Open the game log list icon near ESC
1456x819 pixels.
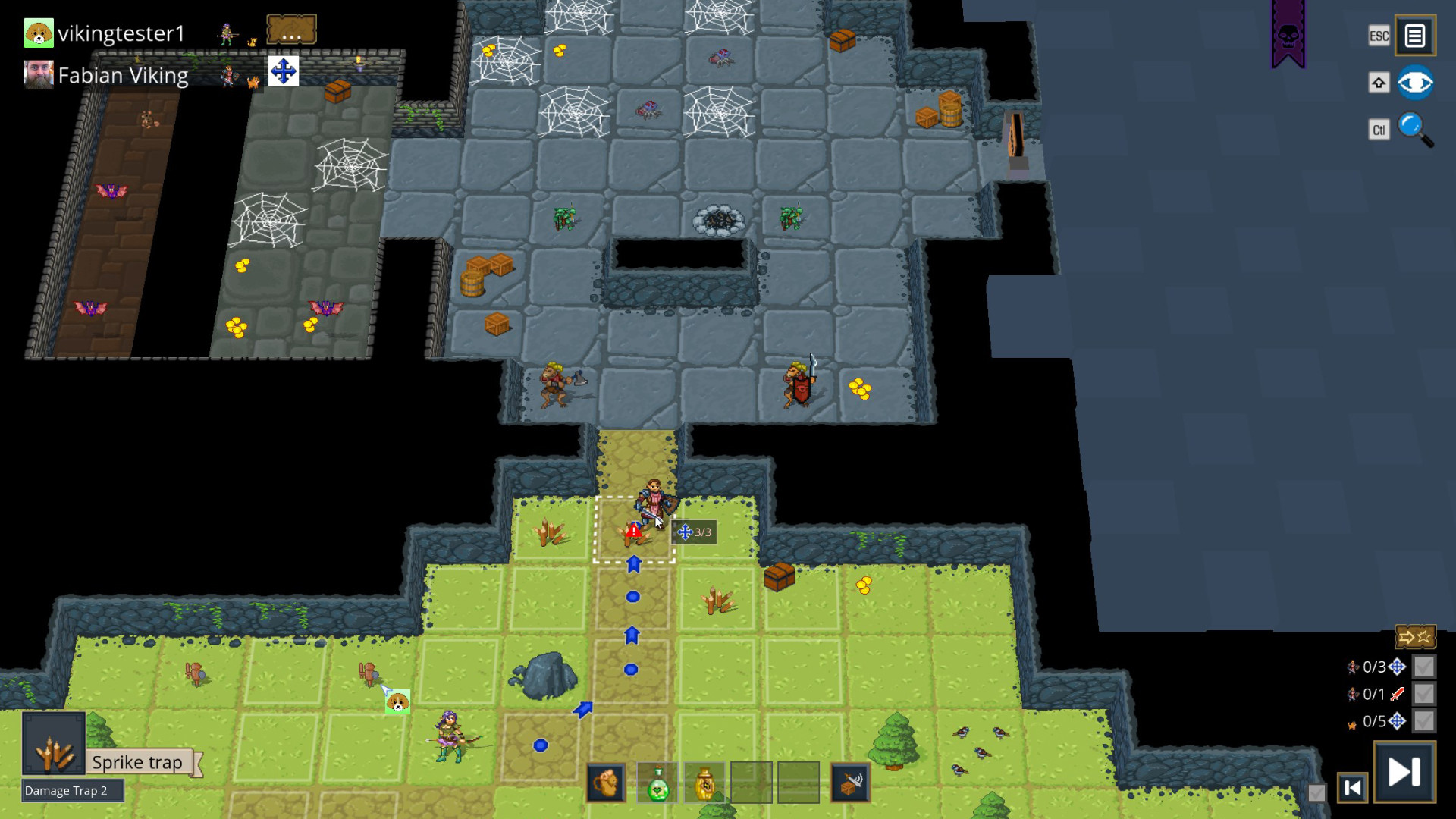pos(1415,34)
